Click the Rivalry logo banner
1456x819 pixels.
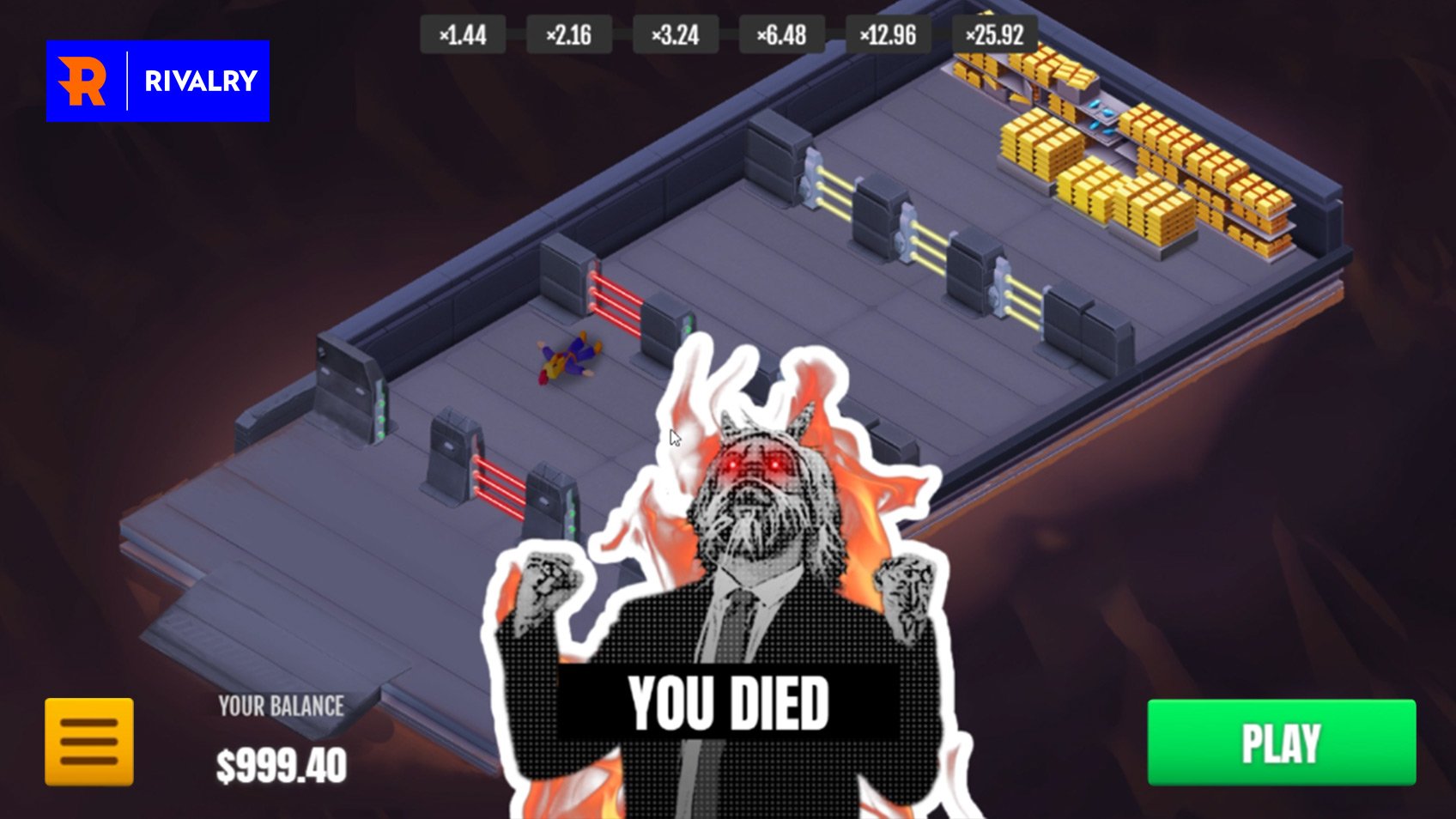tap(158, 81)
